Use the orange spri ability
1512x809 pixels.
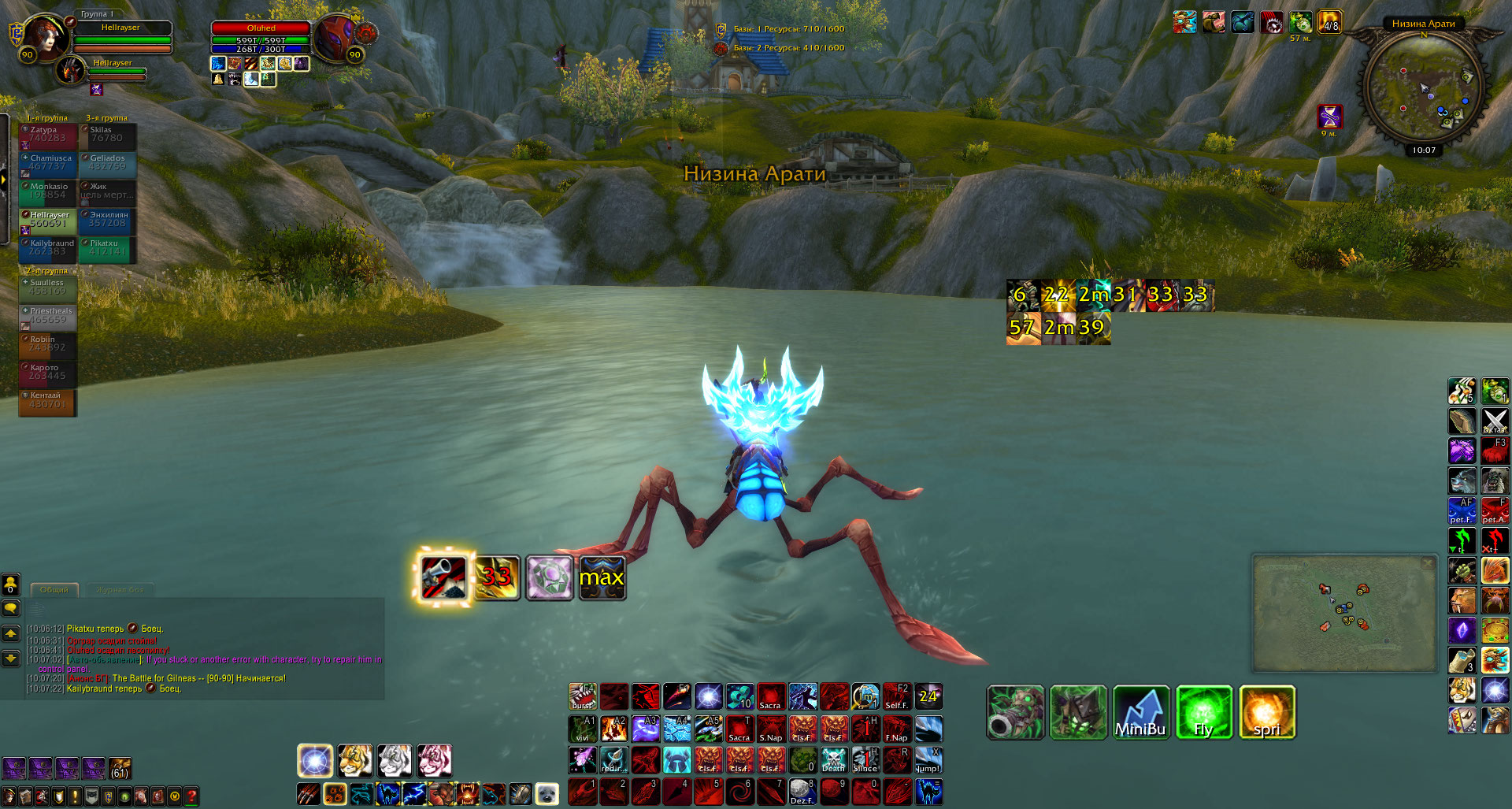[1266, 712]
